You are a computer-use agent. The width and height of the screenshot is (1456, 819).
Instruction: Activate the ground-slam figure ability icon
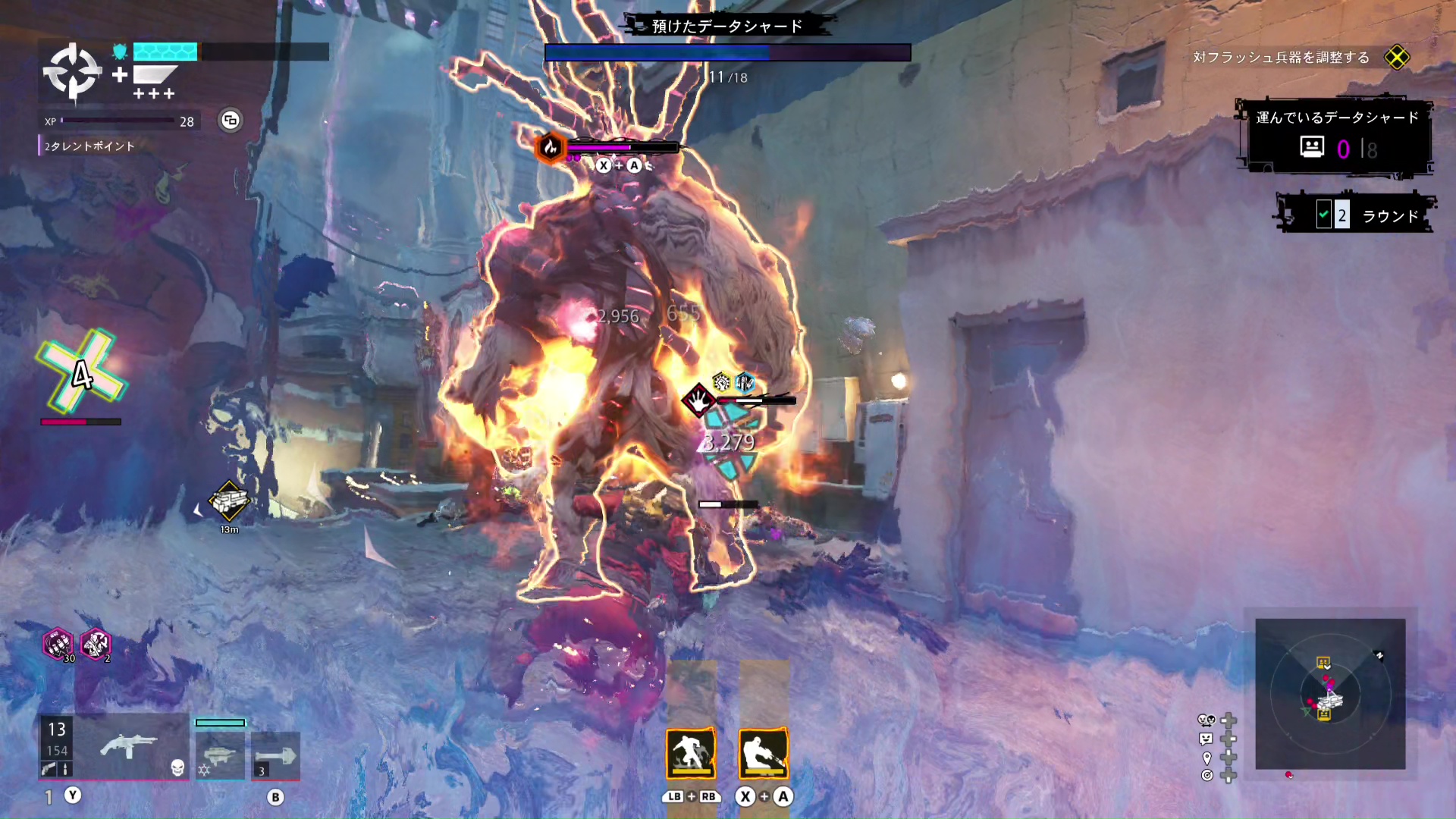click(x=691, y=754)
